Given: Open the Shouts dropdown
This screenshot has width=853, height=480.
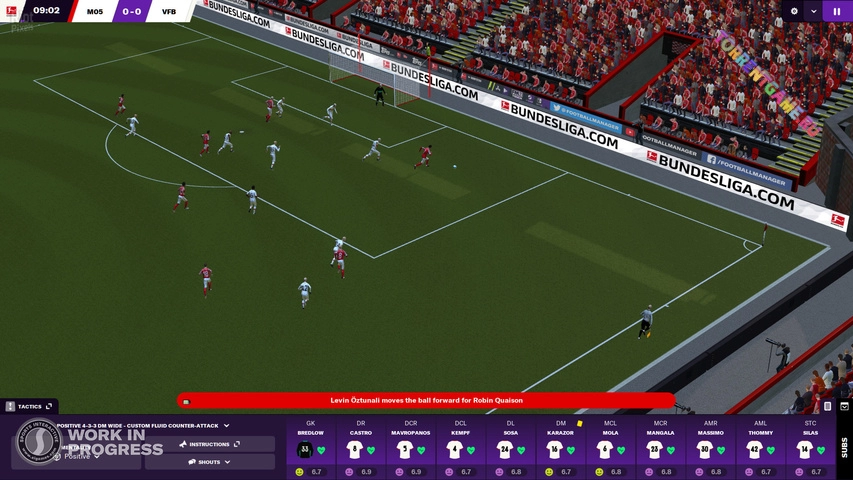Looking at the screenshot, I should point(209,462).
